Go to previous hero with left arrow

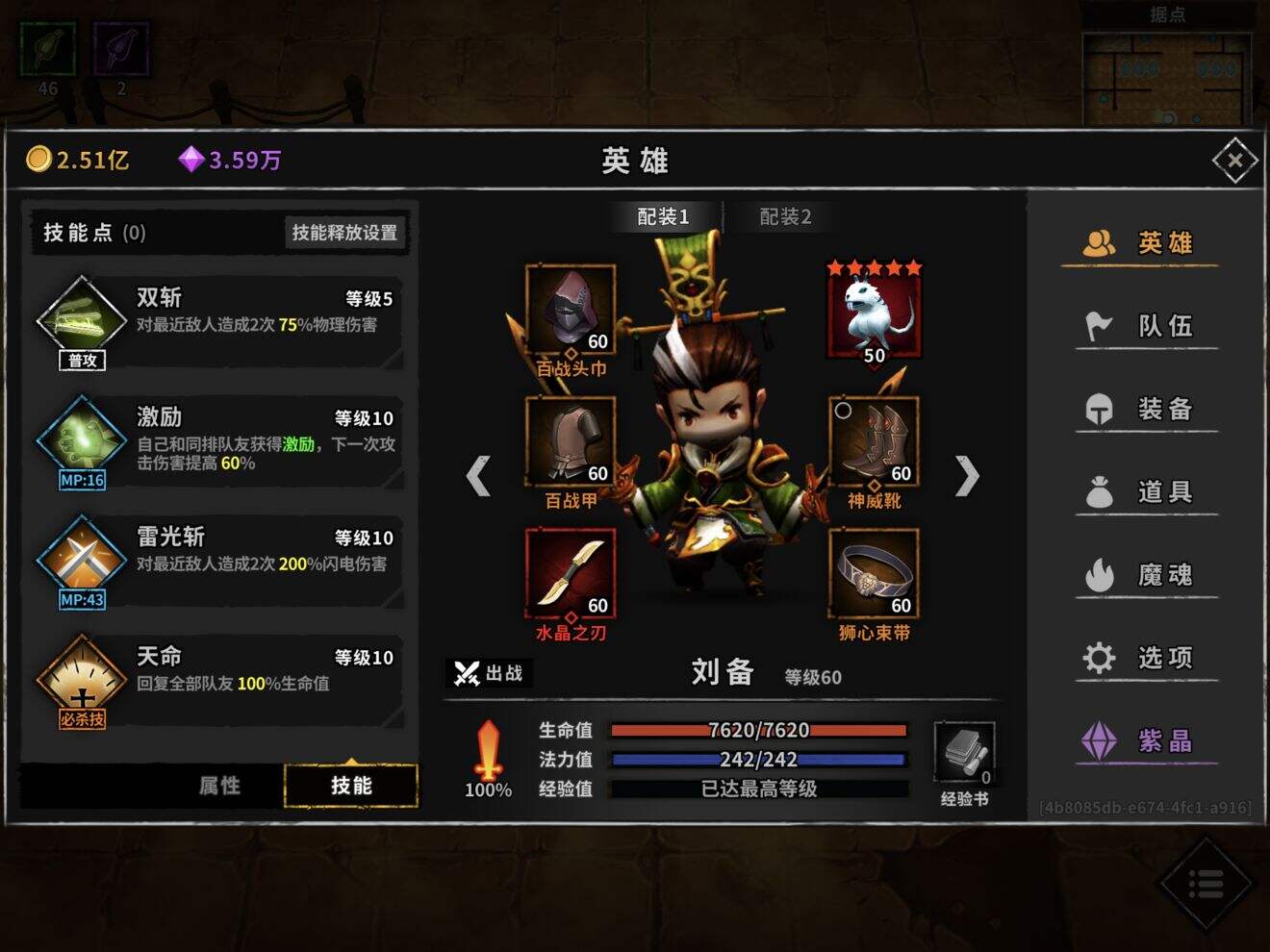478,476
